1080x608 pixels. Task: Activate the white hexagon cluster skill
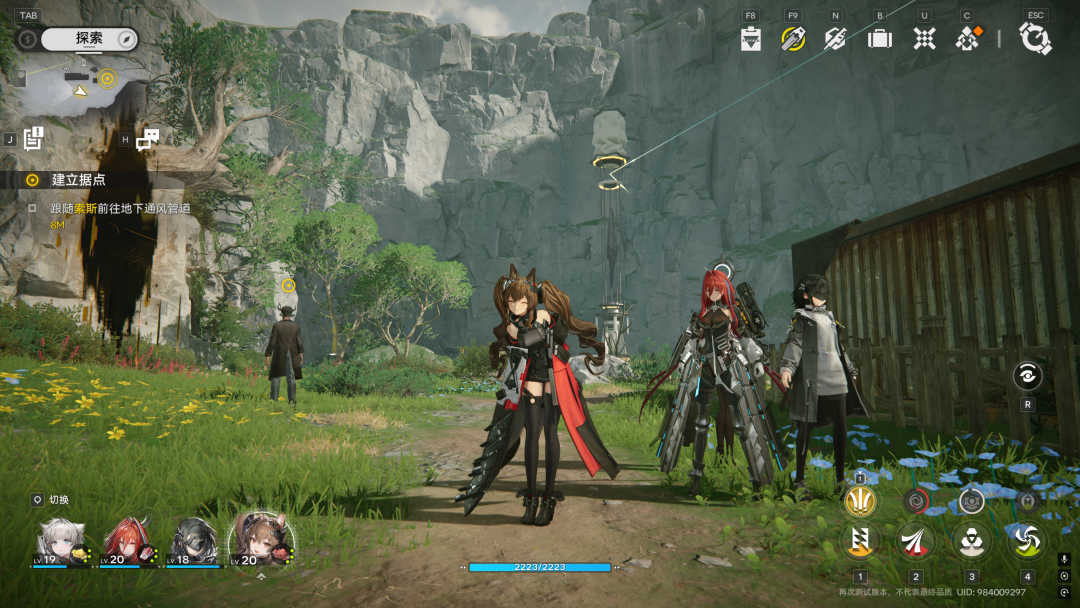tap(971, 540)
